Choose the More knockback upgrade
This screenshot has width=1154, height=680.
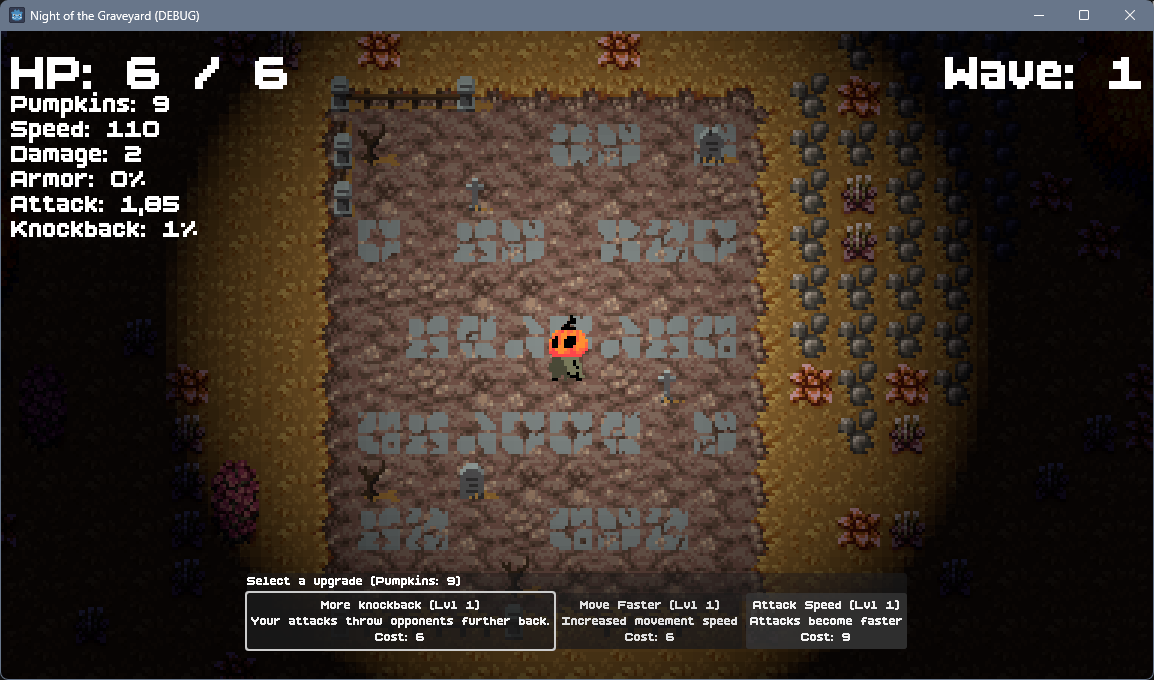(x=400, y=621)
